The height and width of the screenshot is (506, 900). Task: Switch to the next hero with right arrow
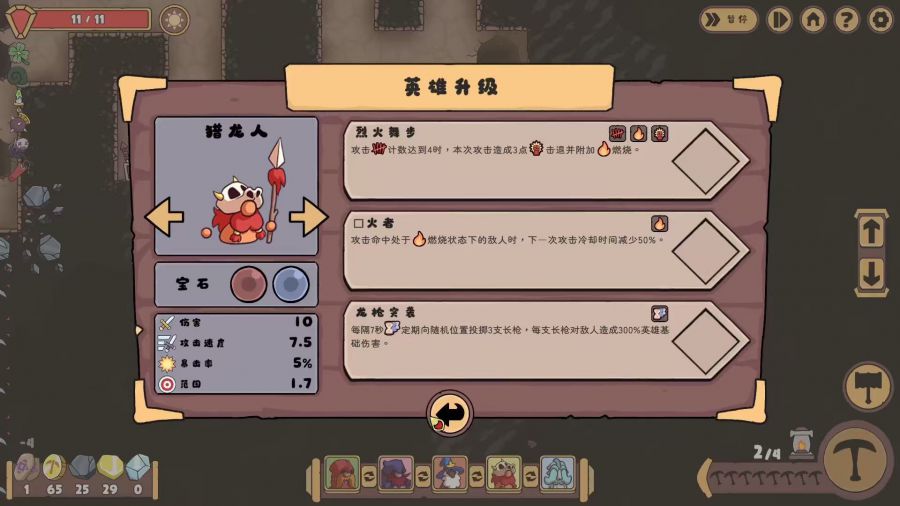(x=308, y=216)
